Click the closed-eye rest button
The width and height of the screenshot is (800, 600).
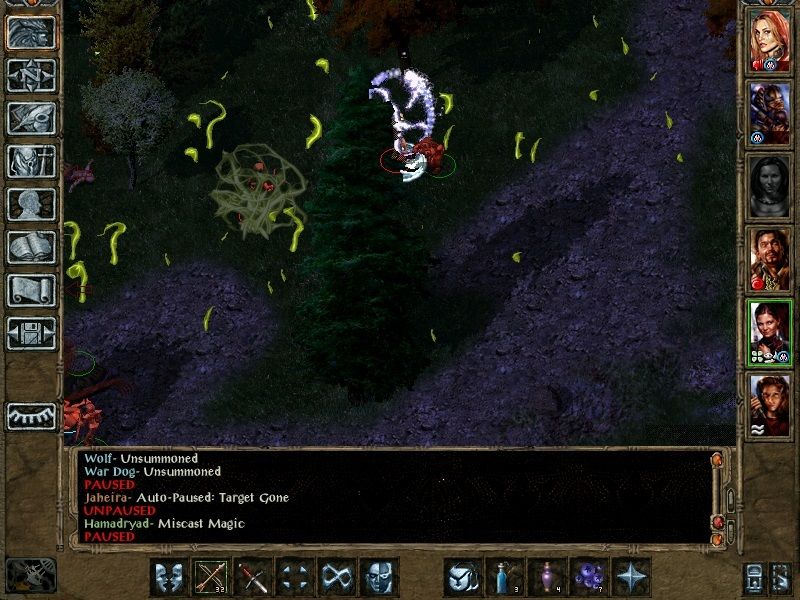pyautogui.click(x=31, y=415)
